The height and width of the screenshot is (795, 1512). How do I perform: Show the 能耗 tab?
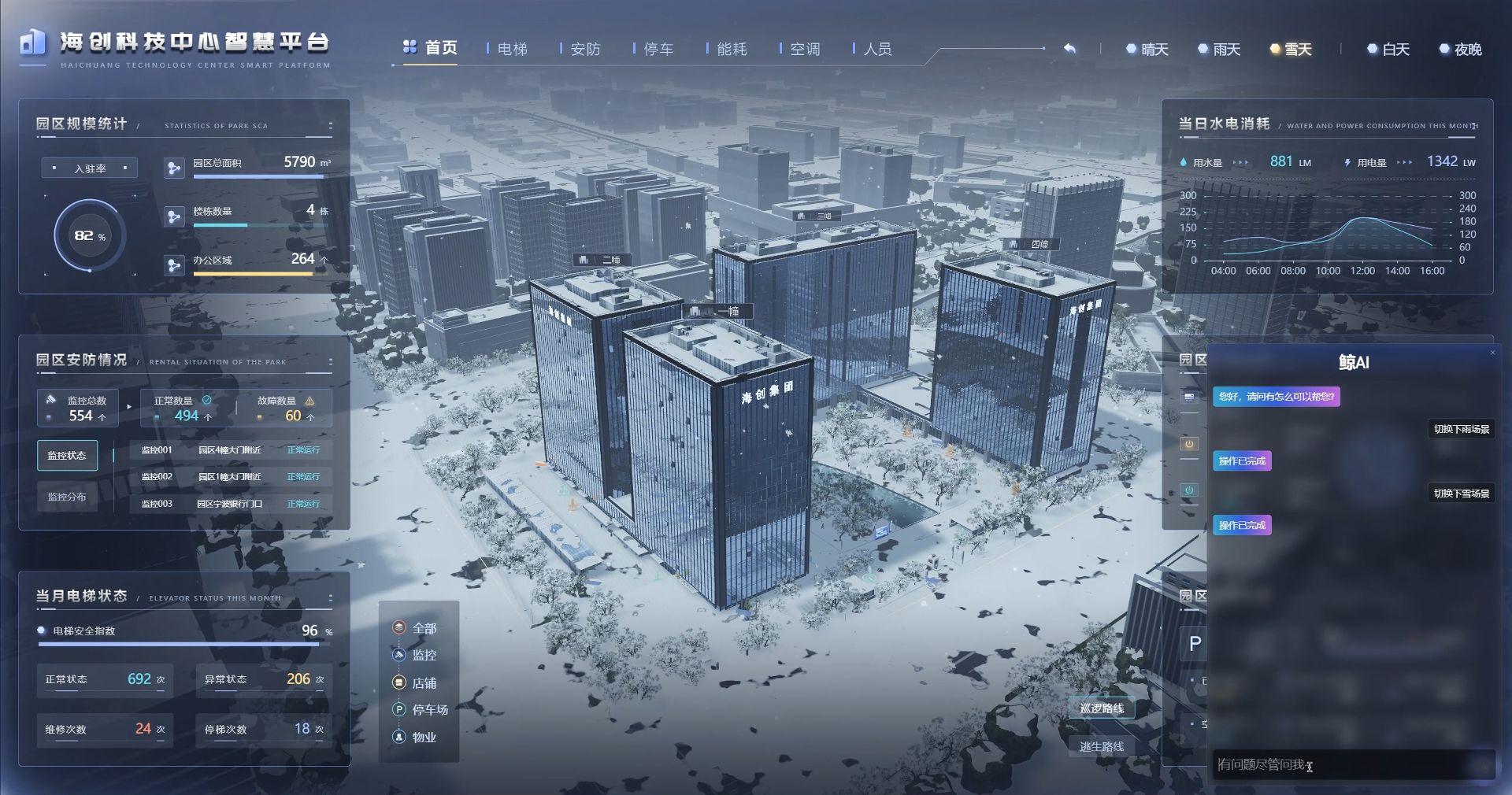[x=732, y=49]
